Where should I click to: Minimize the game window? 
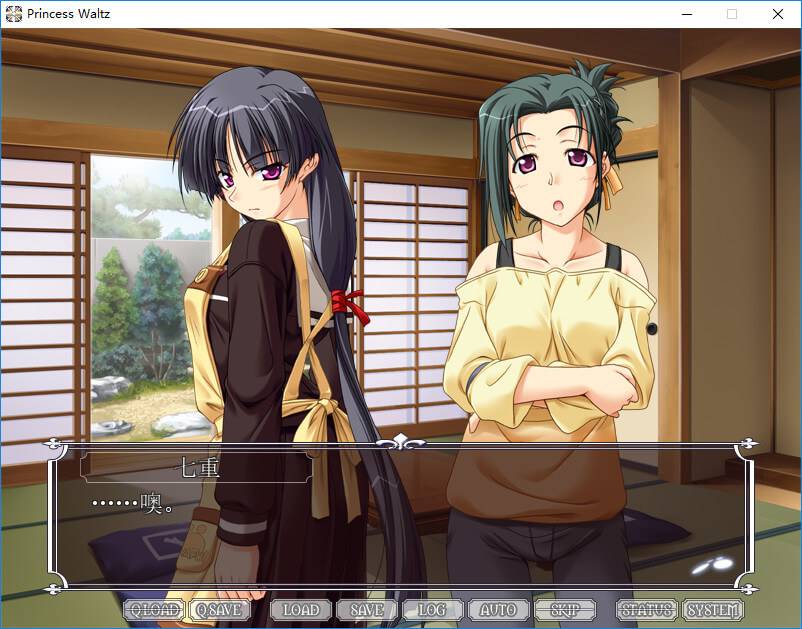686,14
